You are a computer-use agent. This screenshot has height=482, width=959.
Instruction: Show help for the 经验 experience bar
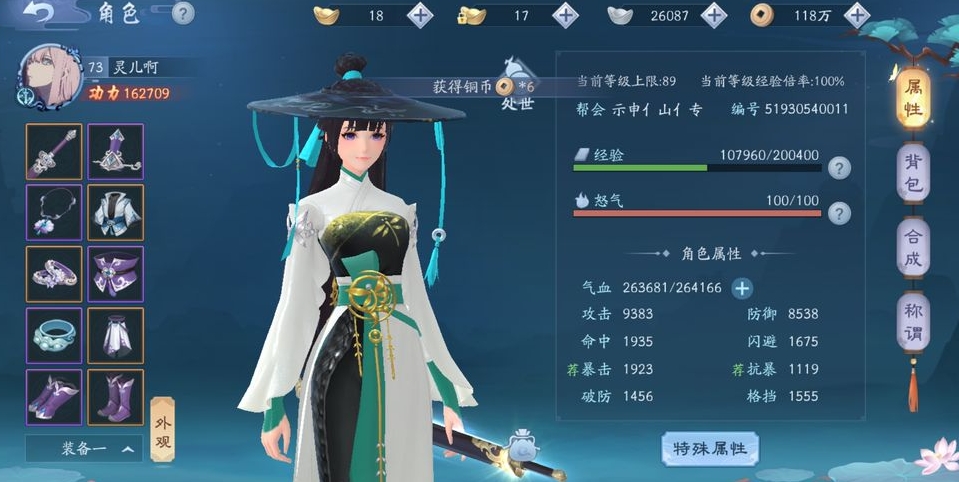840,168
